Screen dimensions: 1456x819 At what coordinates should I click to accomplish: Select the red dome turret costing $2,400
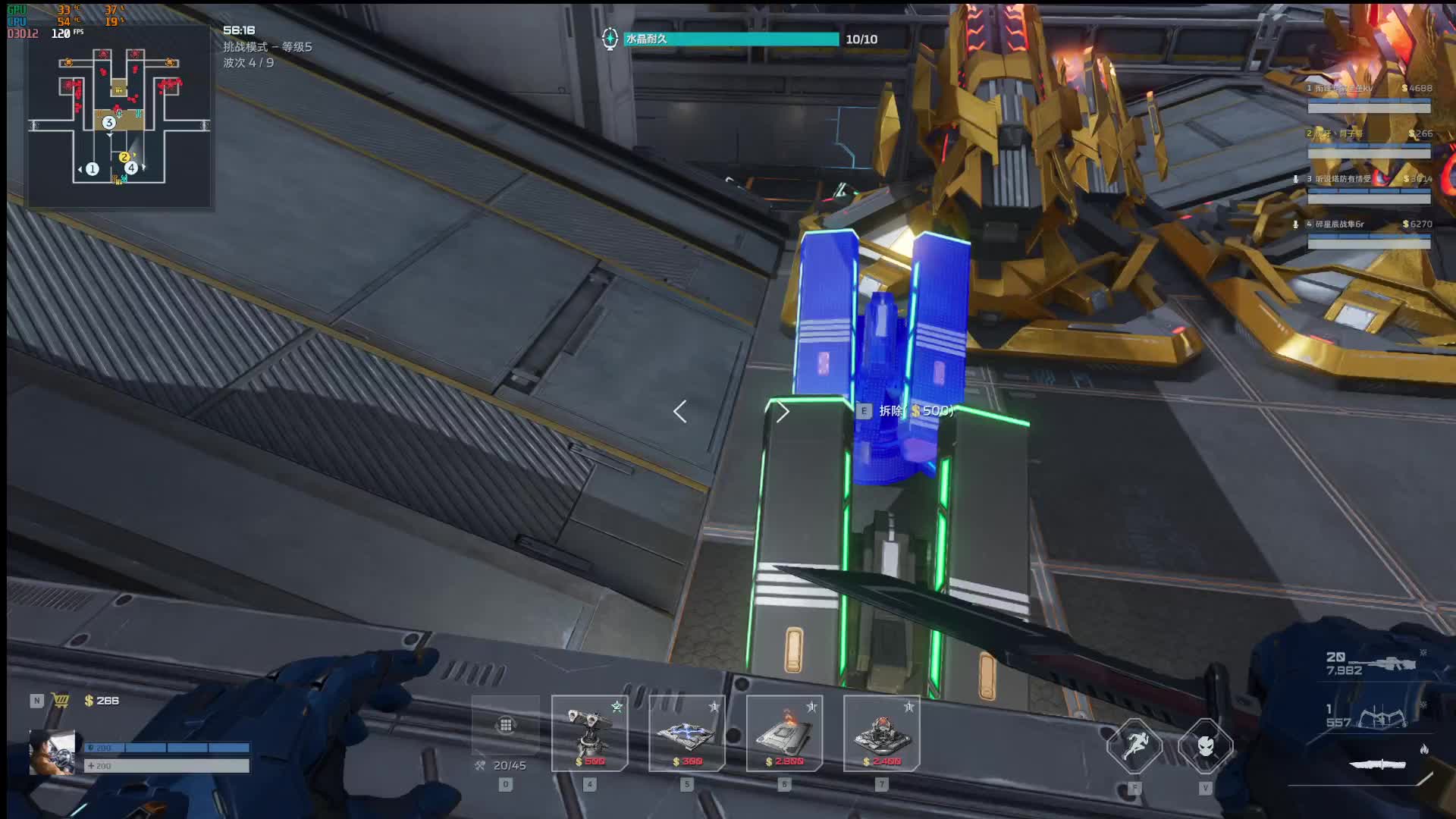click(881, 733)
